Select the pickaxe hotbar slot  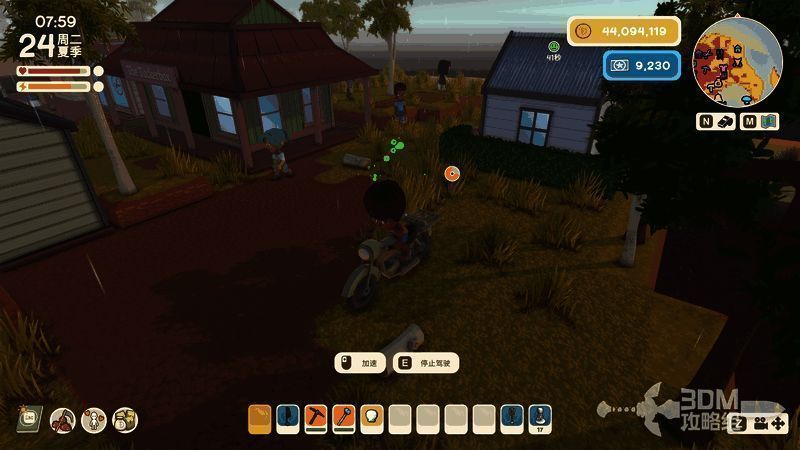[315, 417]
